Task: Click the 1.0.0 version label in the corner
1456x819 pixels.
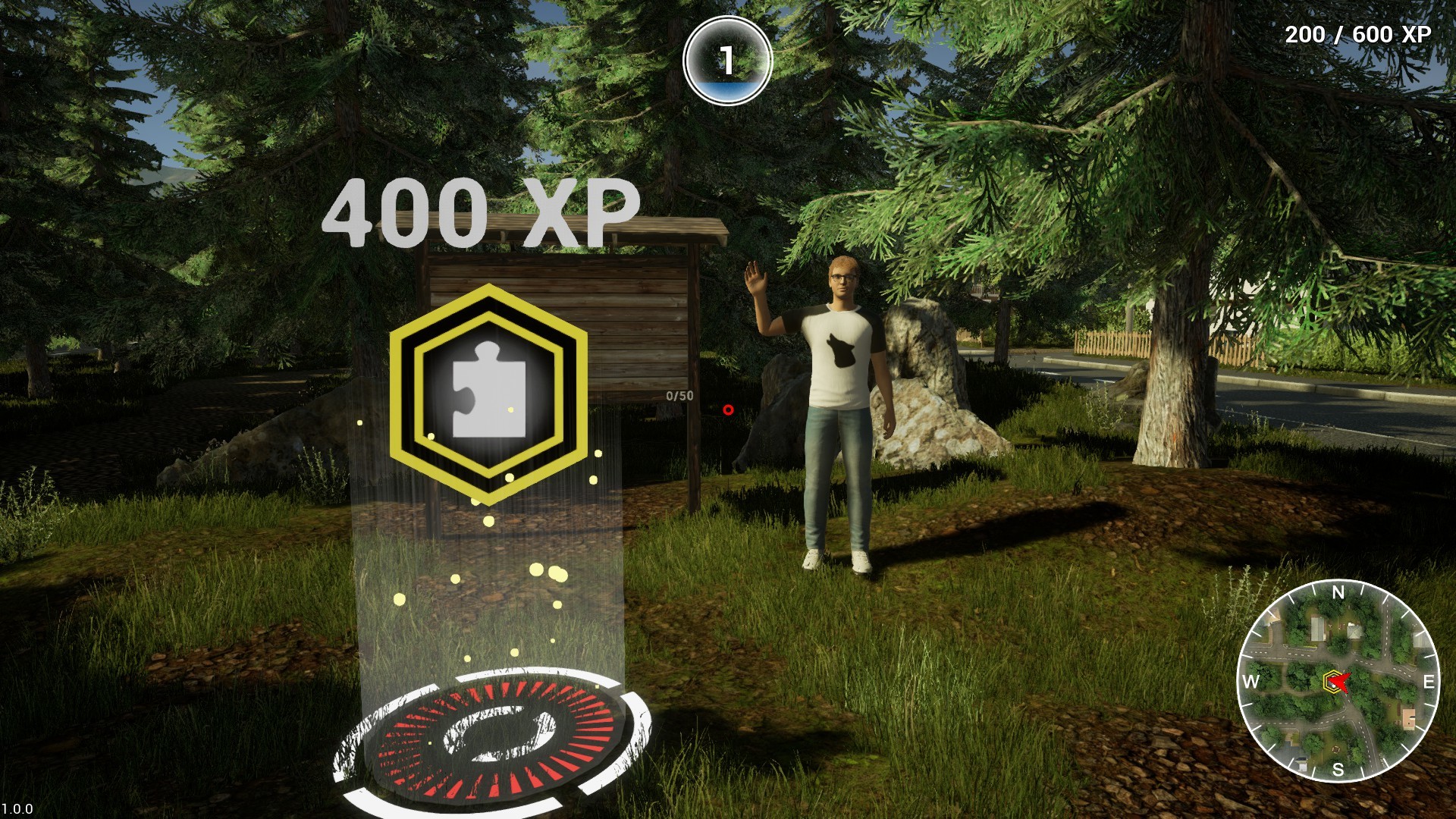Action: tap(17, 808)
